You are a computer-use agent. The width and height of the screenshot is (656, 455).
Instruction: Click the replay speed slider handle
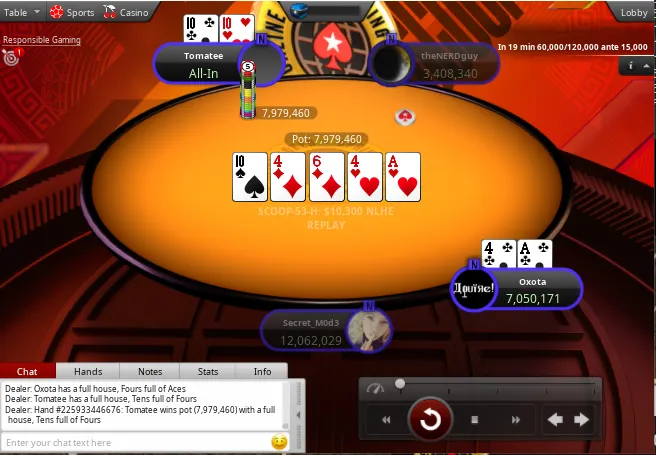(x=400, y=383)
